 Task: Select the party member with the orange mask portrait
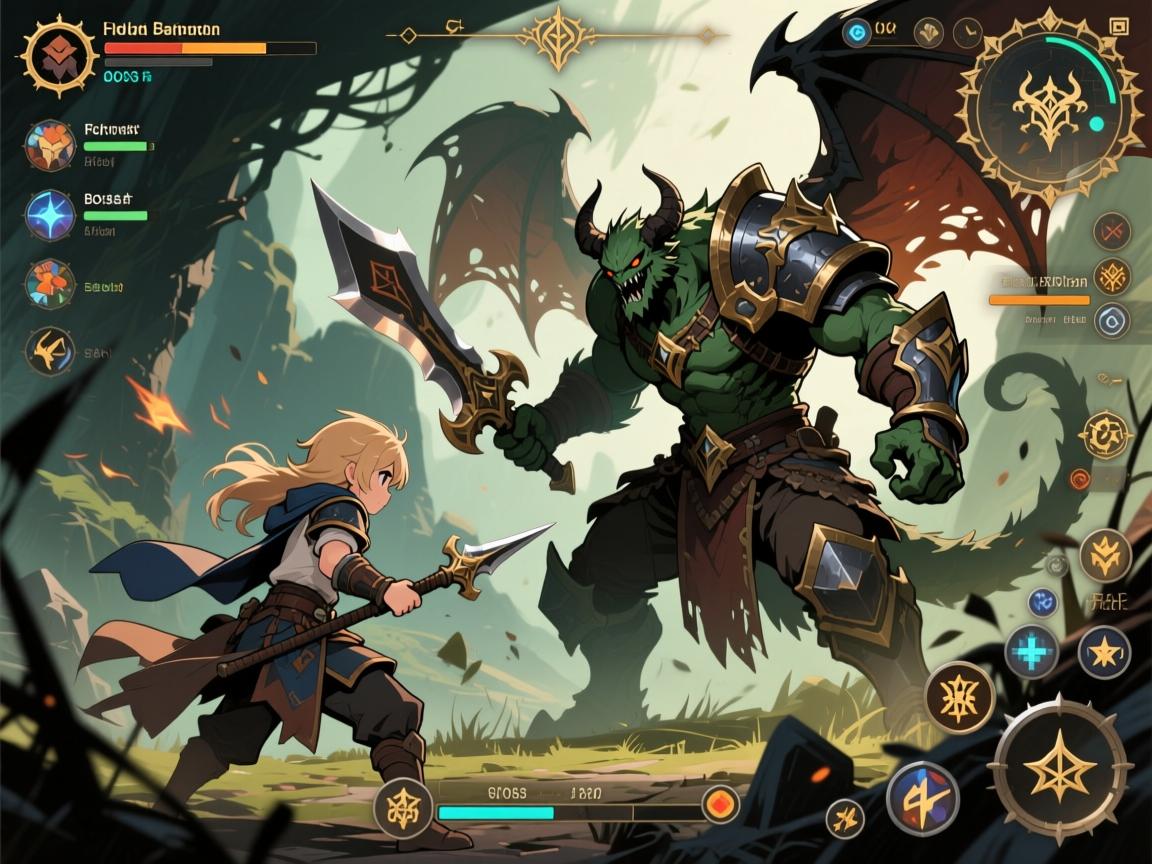tap(50, 146)
